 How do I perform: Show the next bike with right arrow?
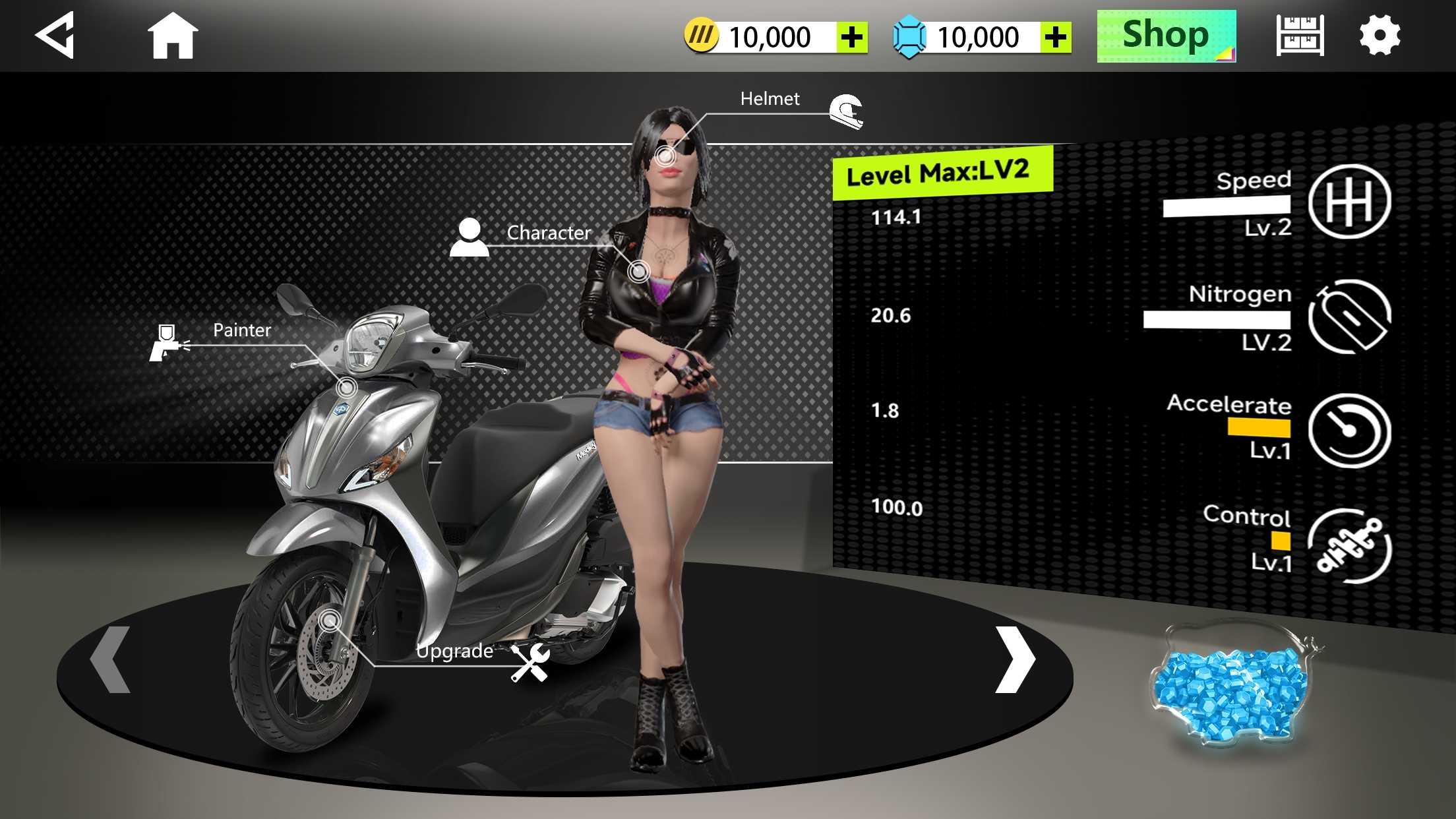coord(1015,659)
